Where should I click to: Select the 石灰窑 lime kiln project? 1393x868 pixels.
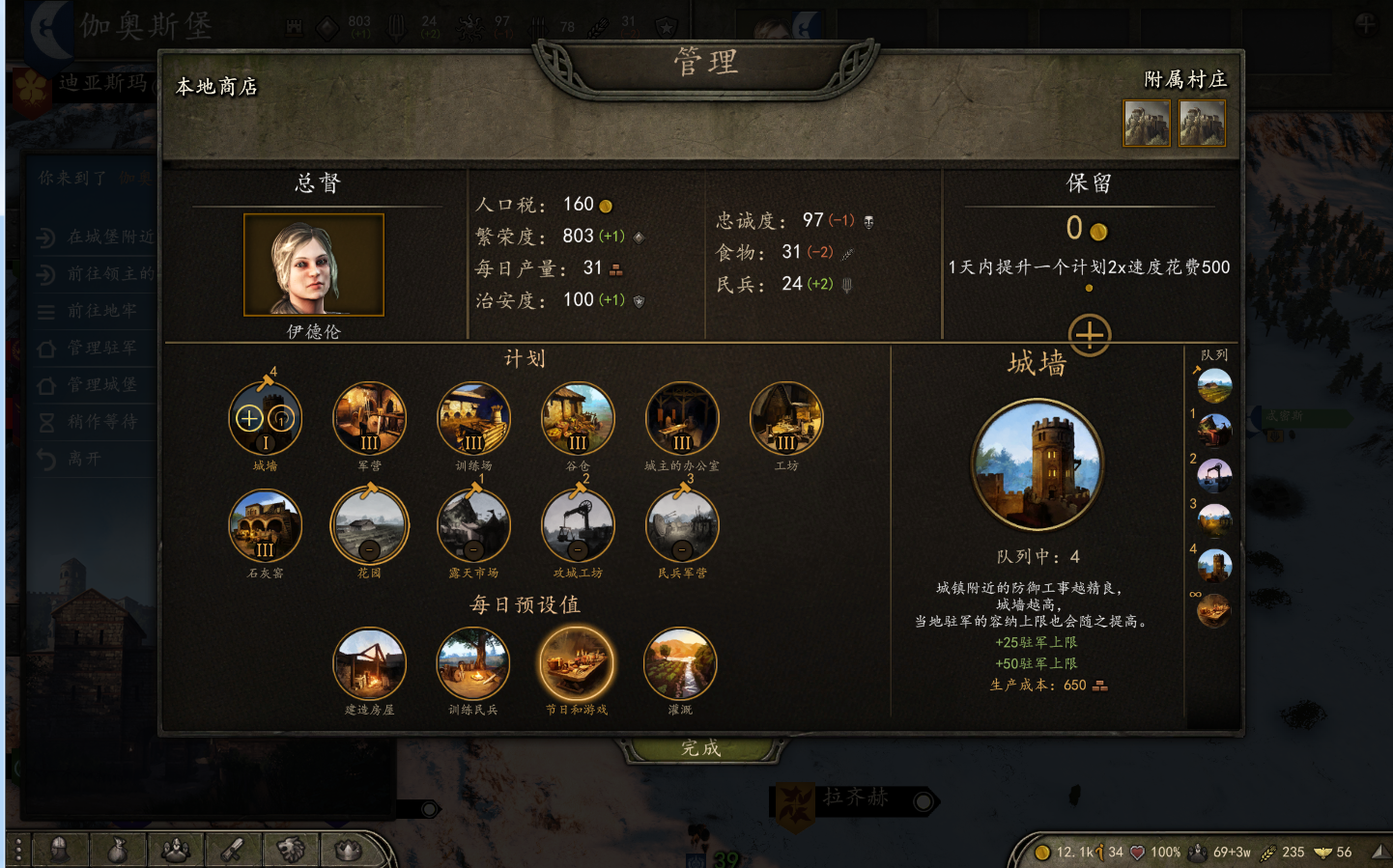[x=266, y=526]
